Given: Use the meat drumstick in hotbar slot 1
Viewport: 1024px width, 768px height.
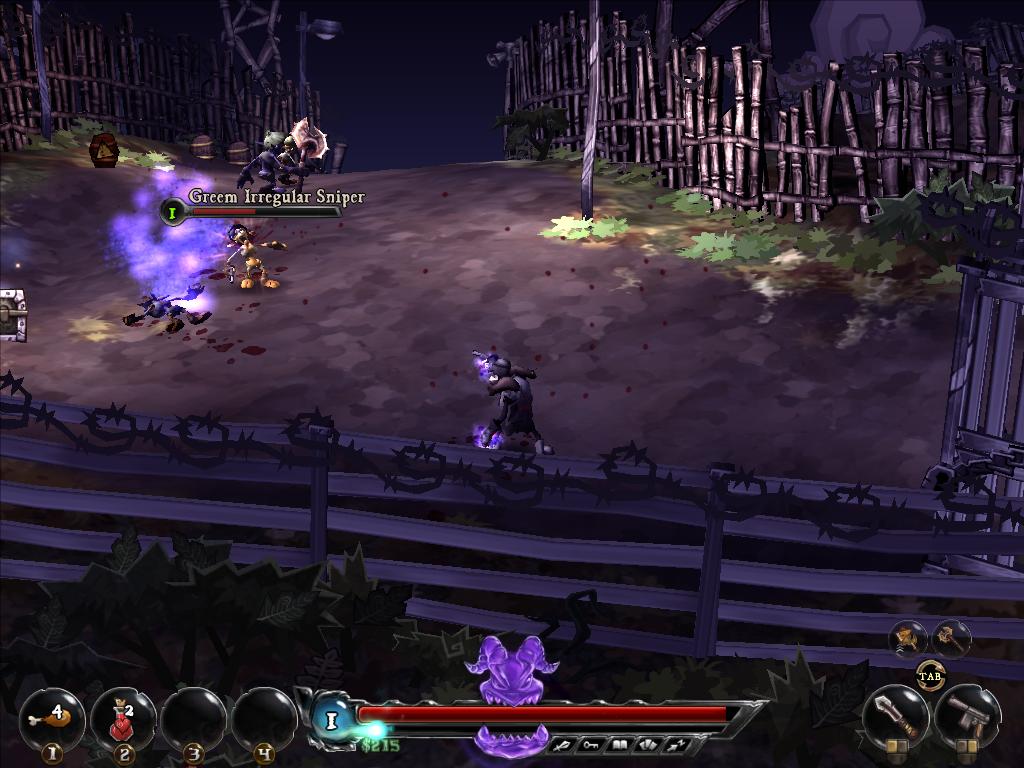Looking at the screenshot, I should point(51,718).
